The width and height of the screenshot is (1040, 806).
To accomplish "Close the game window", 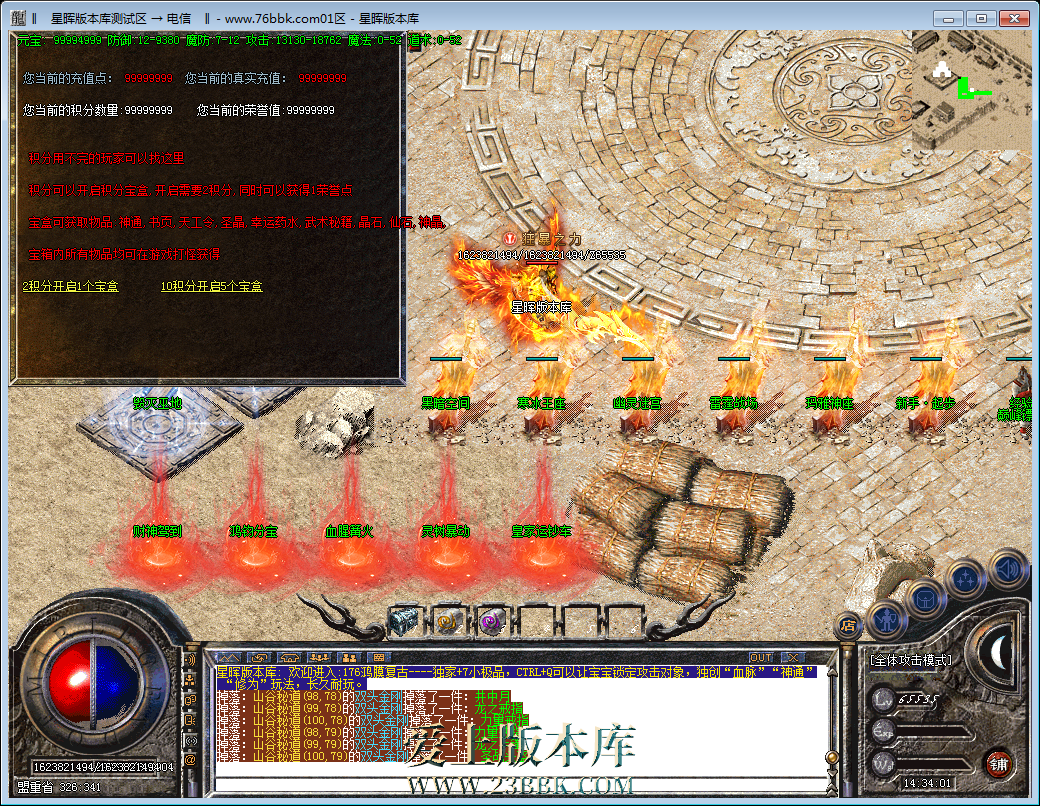I will click(1013, 18).
